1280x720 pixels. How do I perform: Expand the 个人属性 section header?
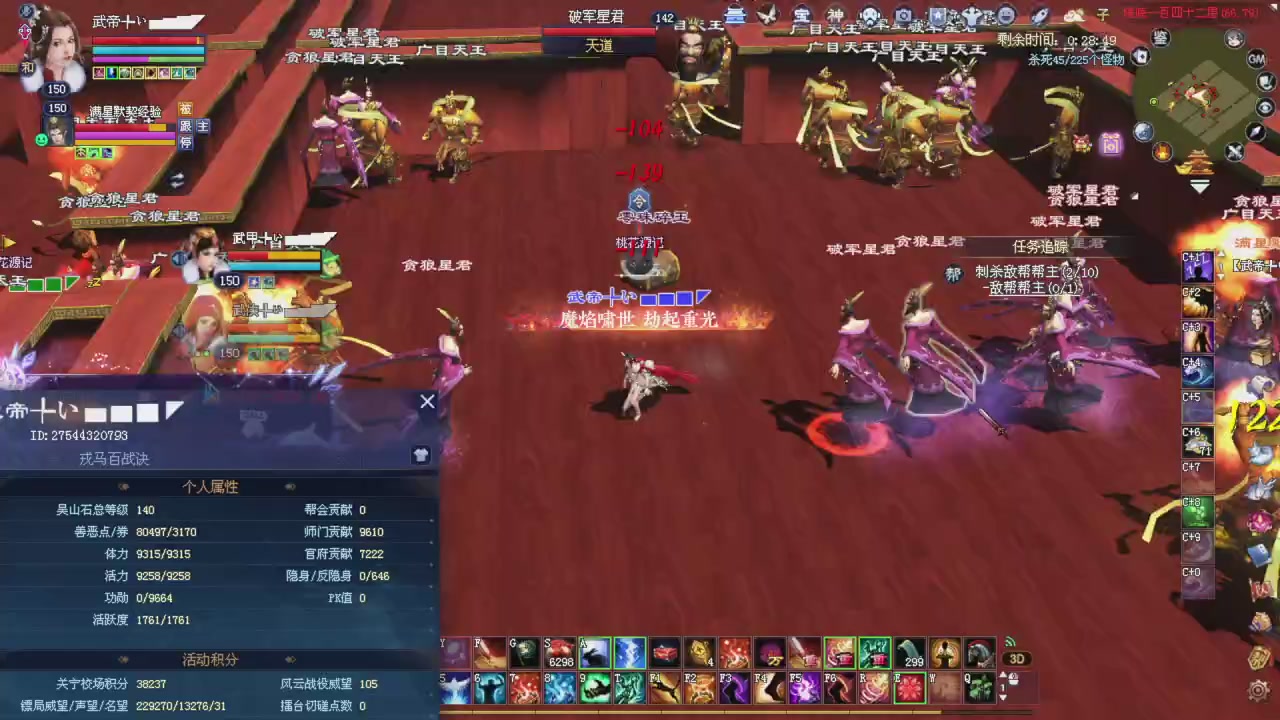pos(210,487)
